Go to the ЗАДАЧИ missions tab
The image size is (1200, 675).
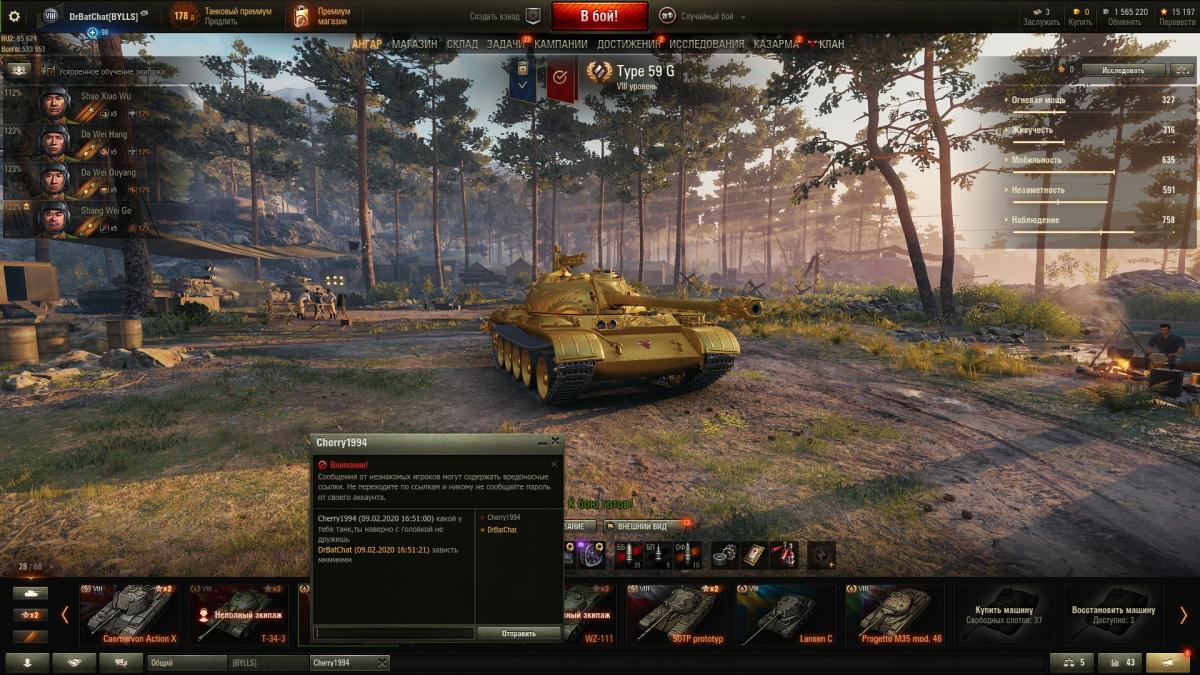pos(506,44)
